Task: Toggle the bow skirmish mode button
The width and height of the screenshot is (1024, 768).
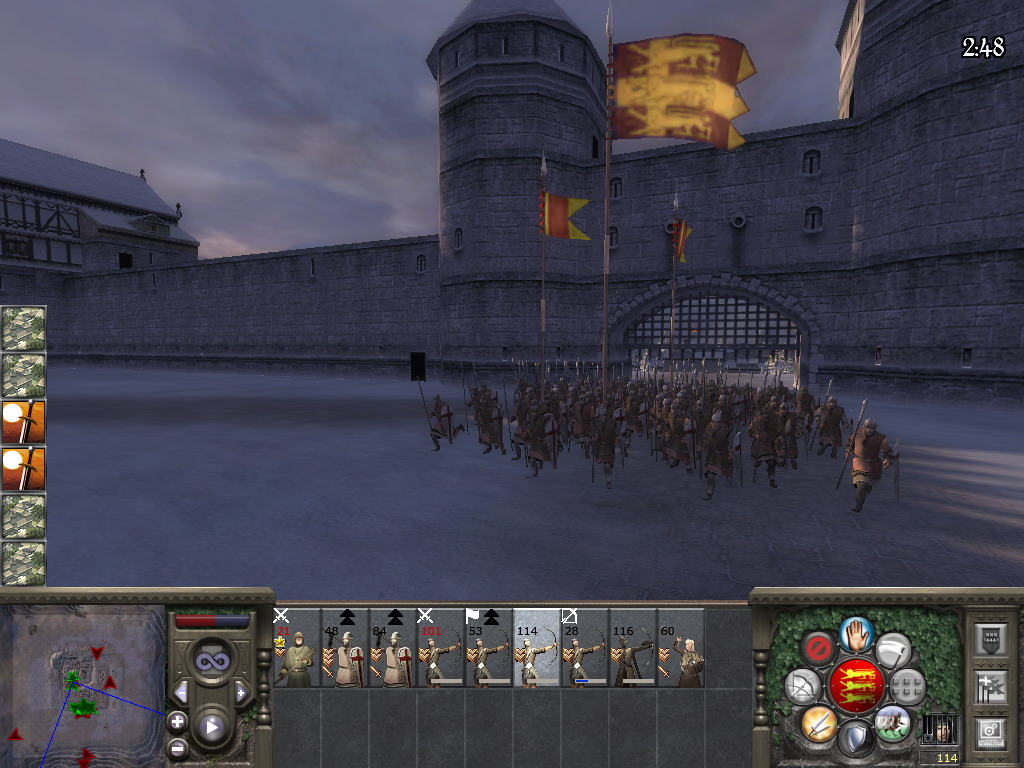Action: [802, 687]
